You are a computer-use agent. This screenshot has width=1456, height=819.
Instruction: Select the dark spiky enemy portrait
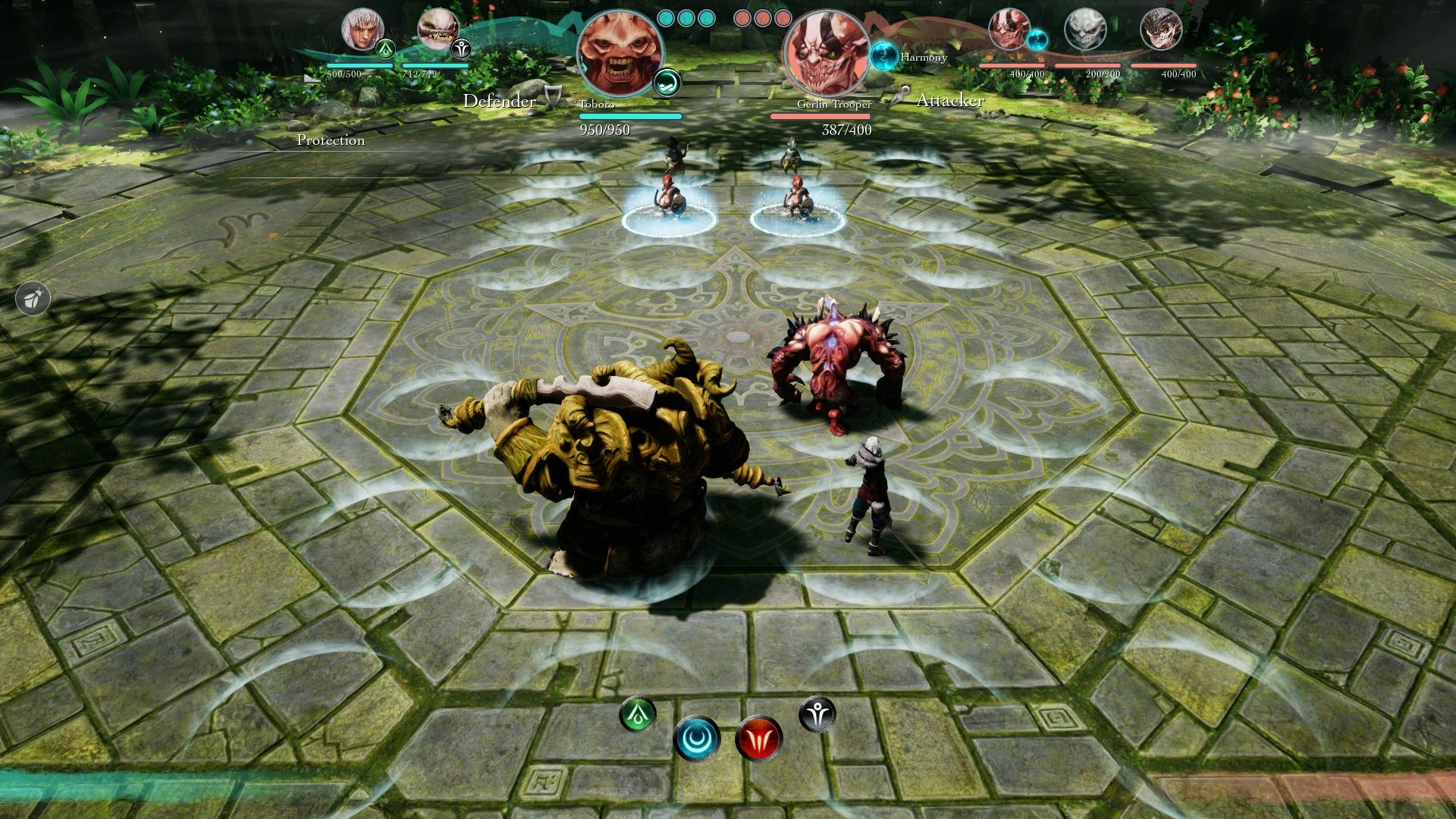[x=1161, y=30]
